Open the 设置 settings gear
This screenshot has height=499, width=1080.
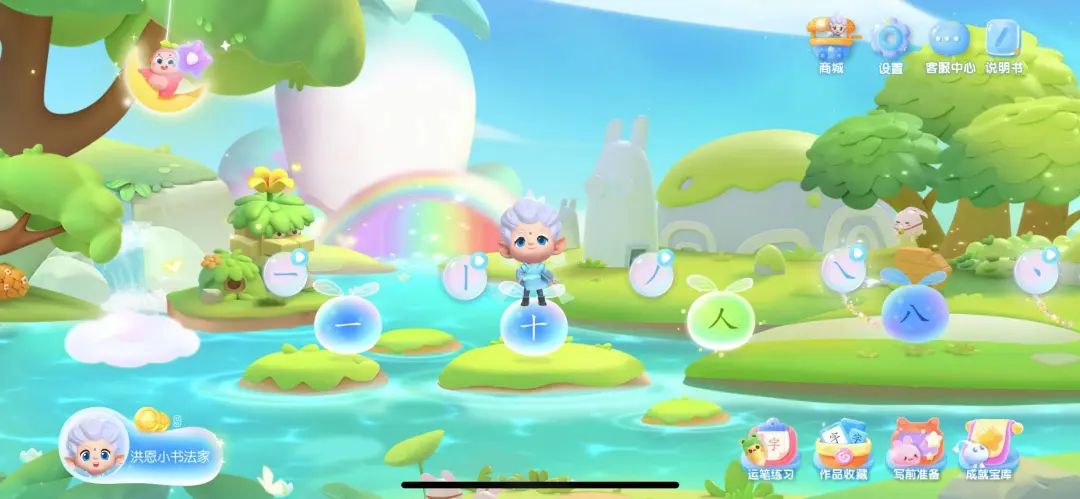[x=889, y=43]
